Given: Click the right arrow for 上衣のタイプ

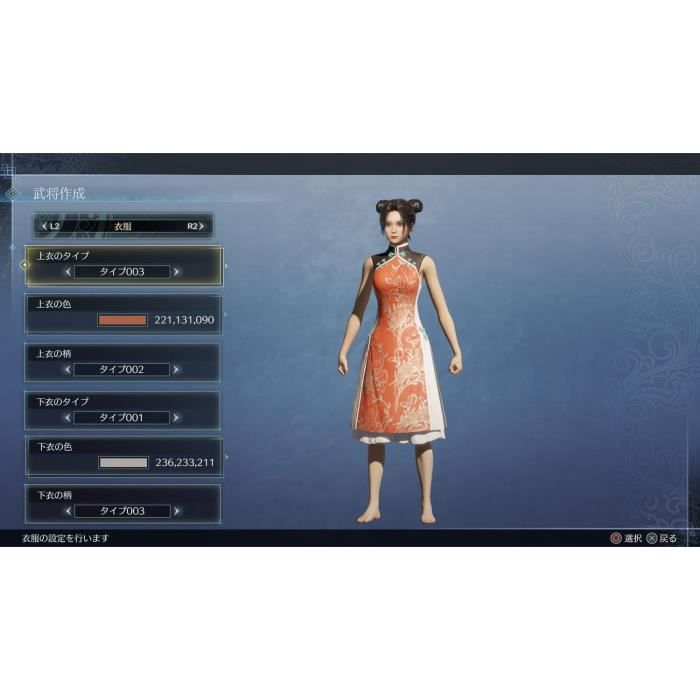Looking at the screenshot, I should coord(176,271).
